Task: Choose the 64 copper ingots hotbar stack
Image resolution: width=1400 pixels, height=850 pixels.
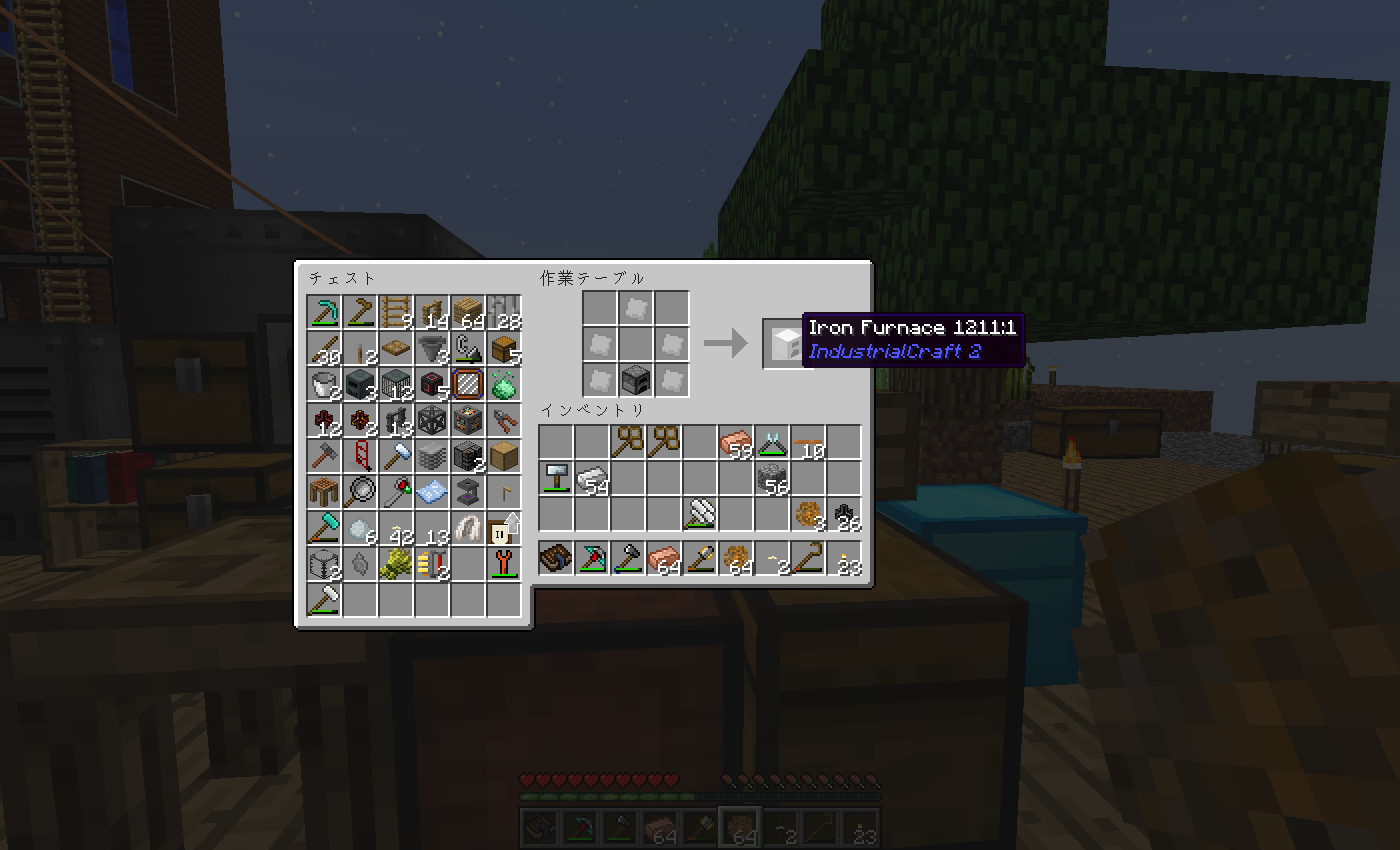Action: click(664, 558)
